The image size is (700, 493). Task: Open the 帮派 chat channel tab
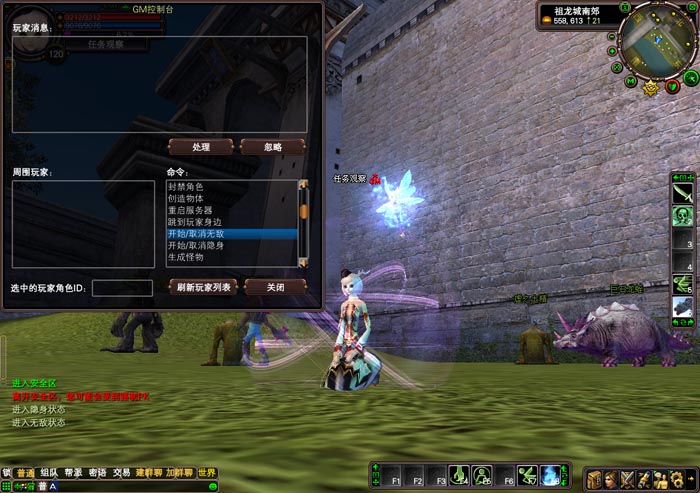pyautogui.click(x=73, y=473)
